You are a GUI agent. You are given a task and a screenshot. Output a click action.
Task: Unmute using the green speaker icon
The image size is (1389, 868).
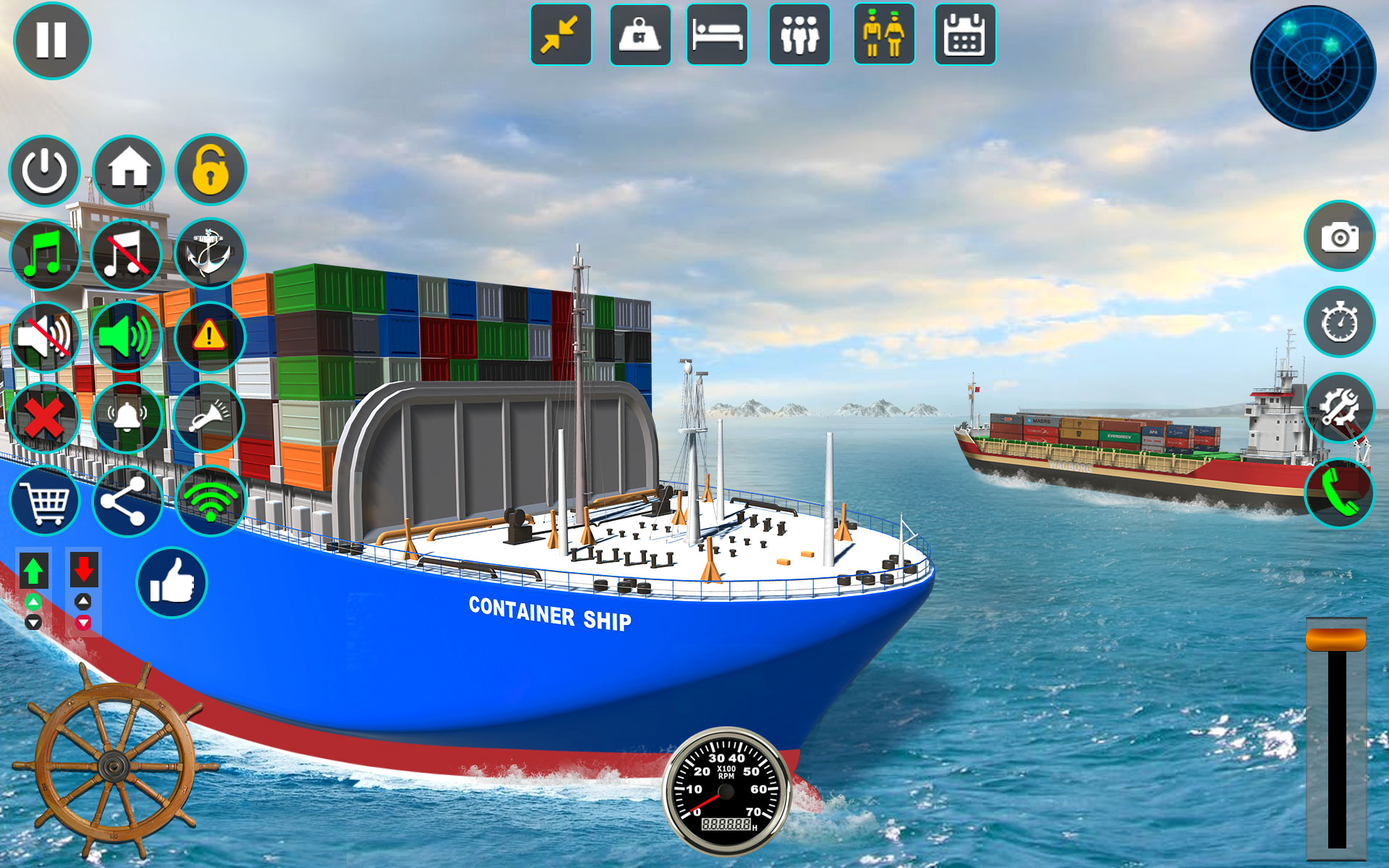tap(127, 336)
